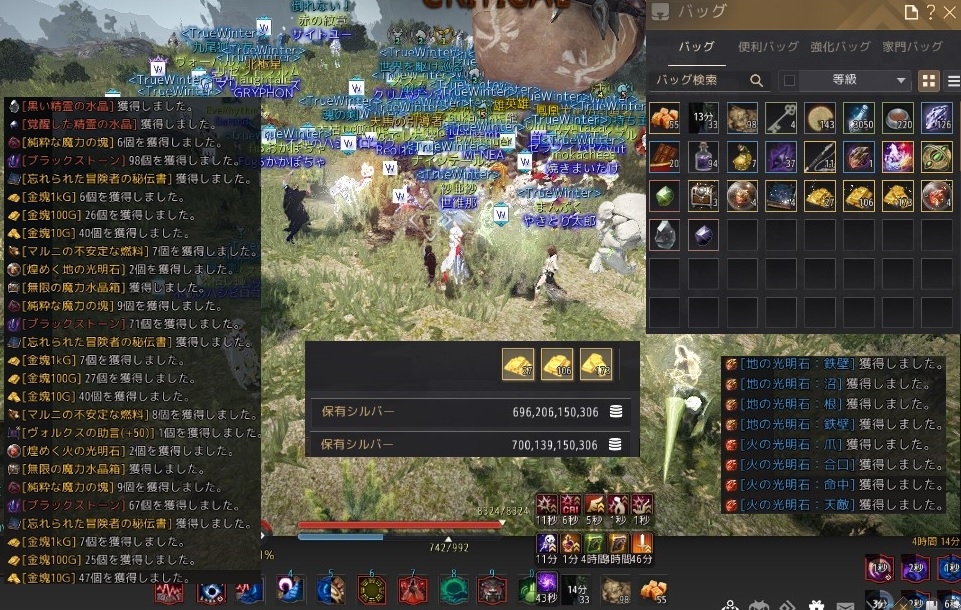This screenshot has width=961, height=610.
Task: Select the green gemstone in the bag
Action: (x=665, y=194)
